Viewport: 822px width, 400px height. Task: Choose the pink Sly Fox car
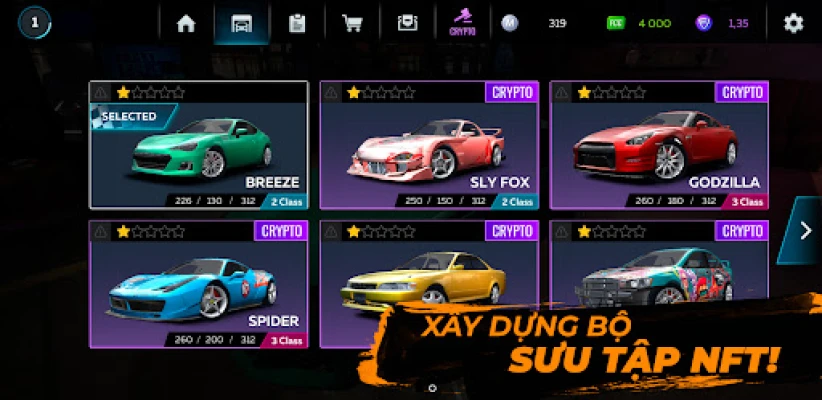(x=429, y=145)
